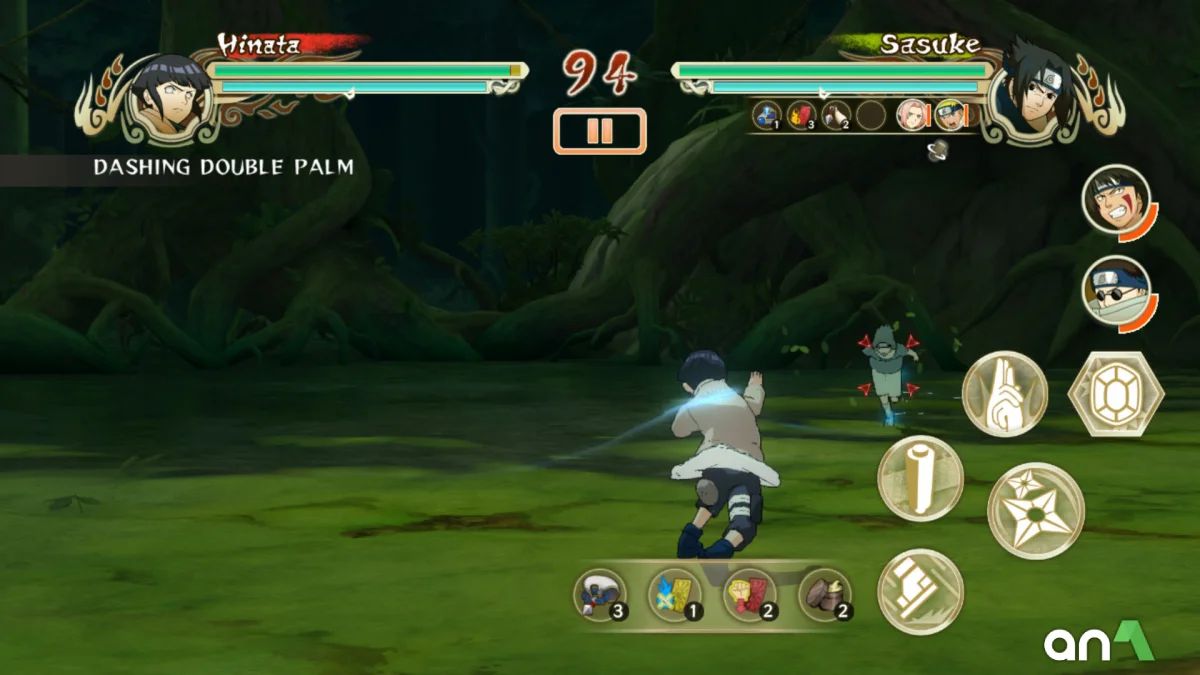The height and width of the screenshot is (675, 1200).
Task: Call Kiba support character
Action: [1115, 200]
